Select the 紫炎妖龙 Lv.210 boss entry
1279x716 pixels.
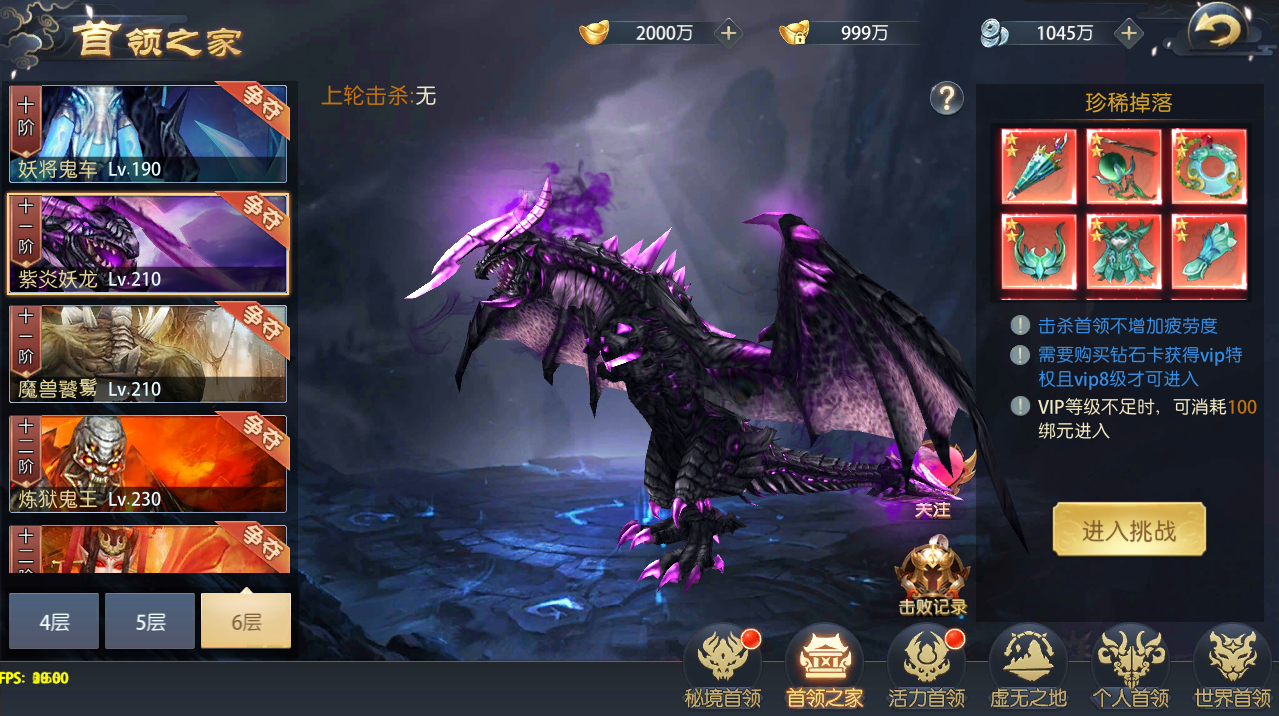click(148, 244)
